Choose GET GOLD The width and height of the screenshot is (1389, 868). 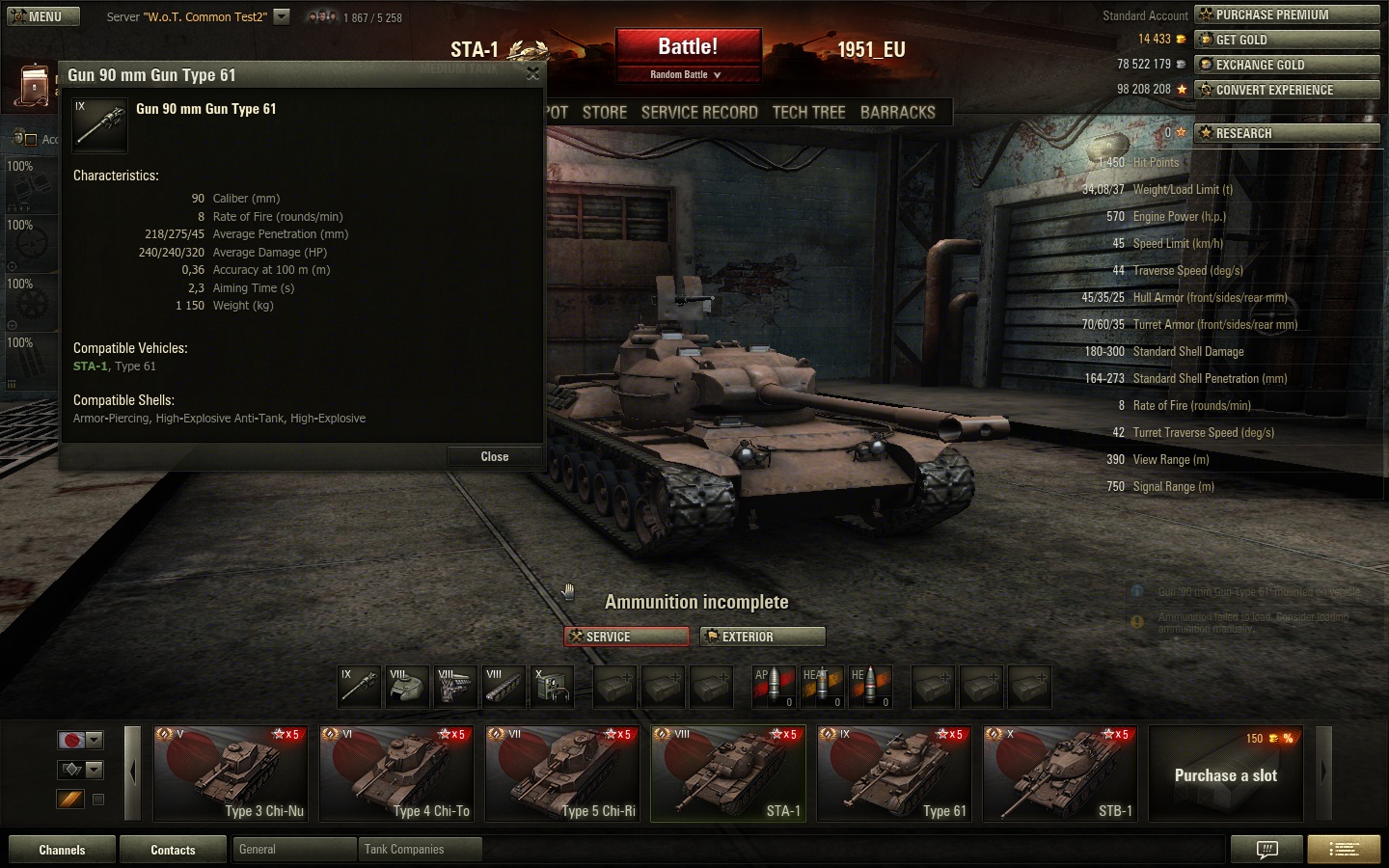click(1286, 40)
